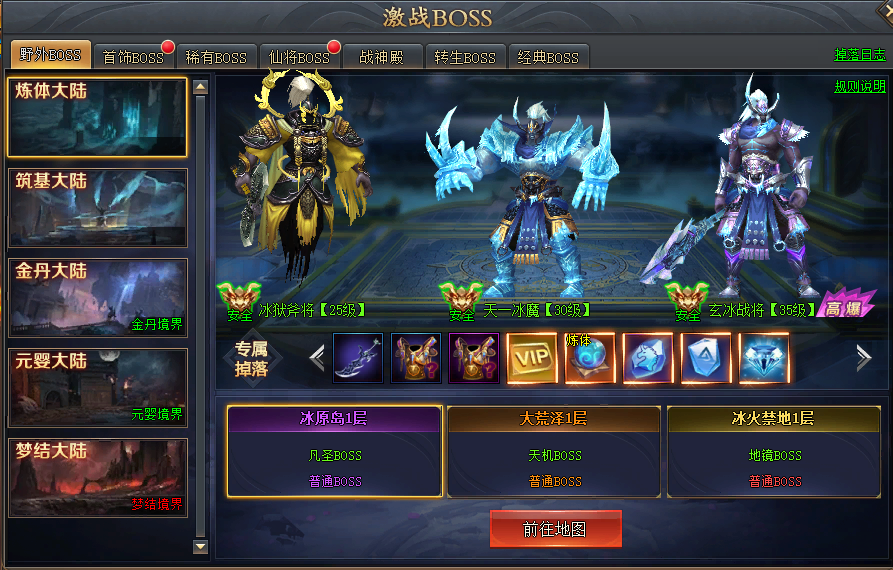Pick the 冰火禁地1层 map card
The height and width of the screenshot is (570, 893).
point(774,451)
